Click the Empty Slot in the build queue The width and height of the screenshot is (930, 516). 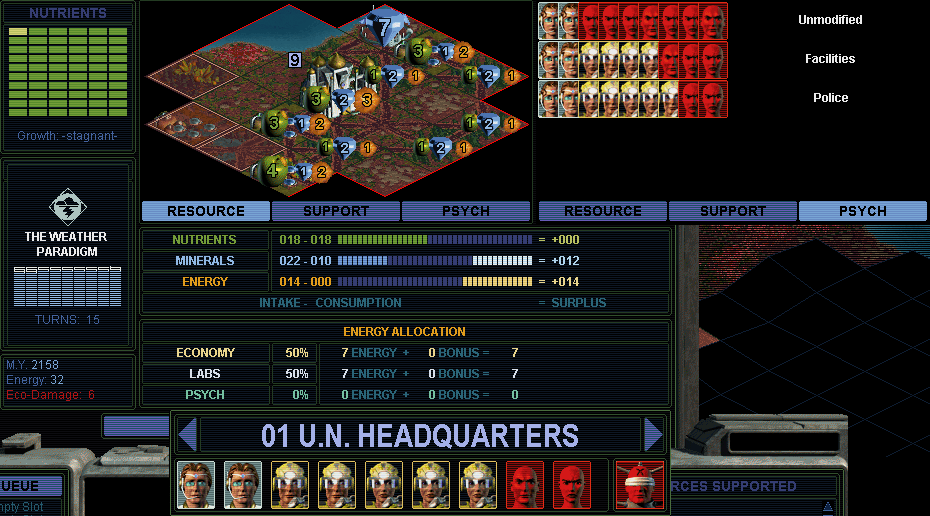pos(24,507)
